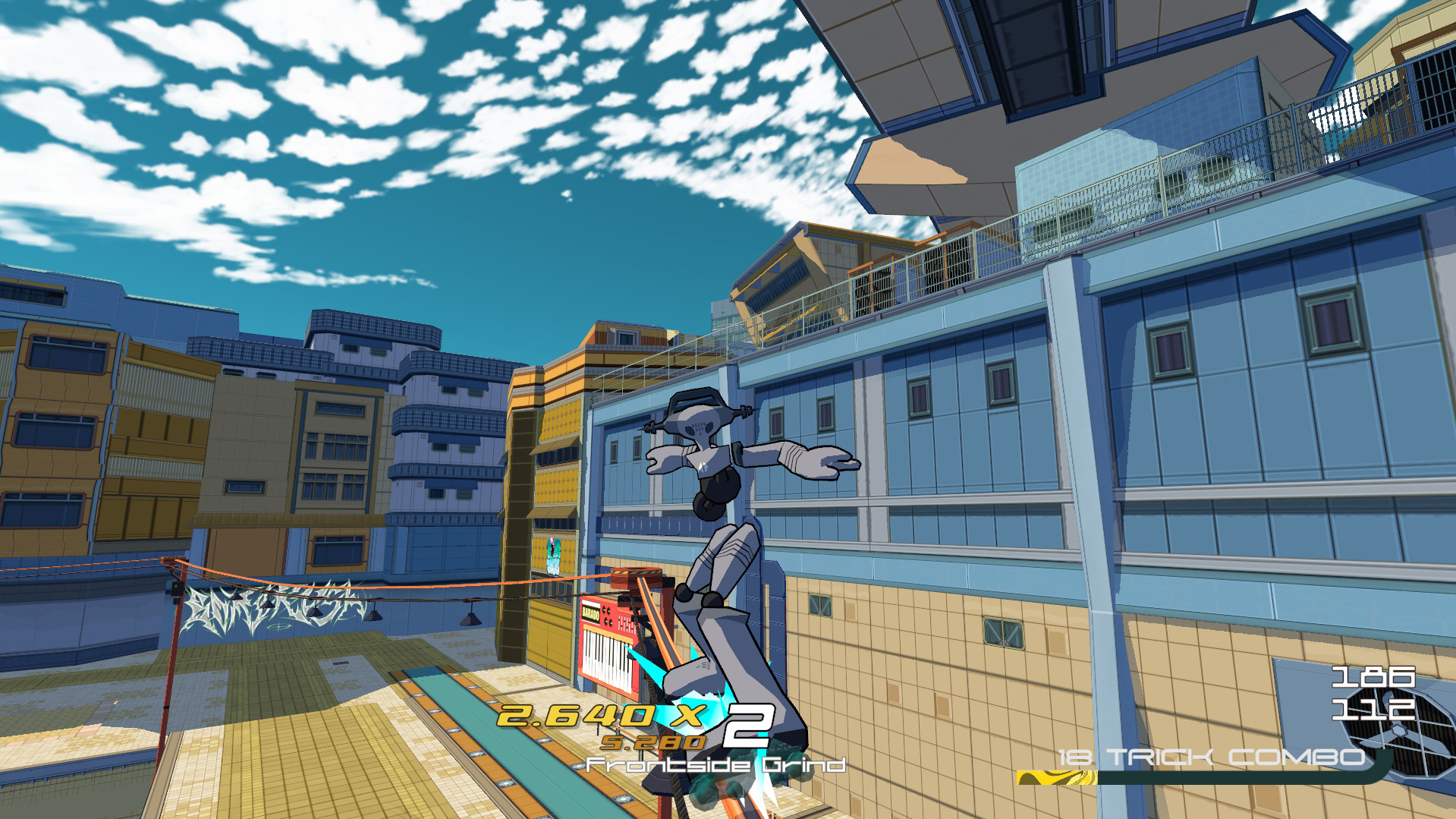The width and height of the screenshot is (1456, 819).
Task: Click the small sticker graffiti above the keyboard
Action: pyautogui.click(x=553, y=554)
